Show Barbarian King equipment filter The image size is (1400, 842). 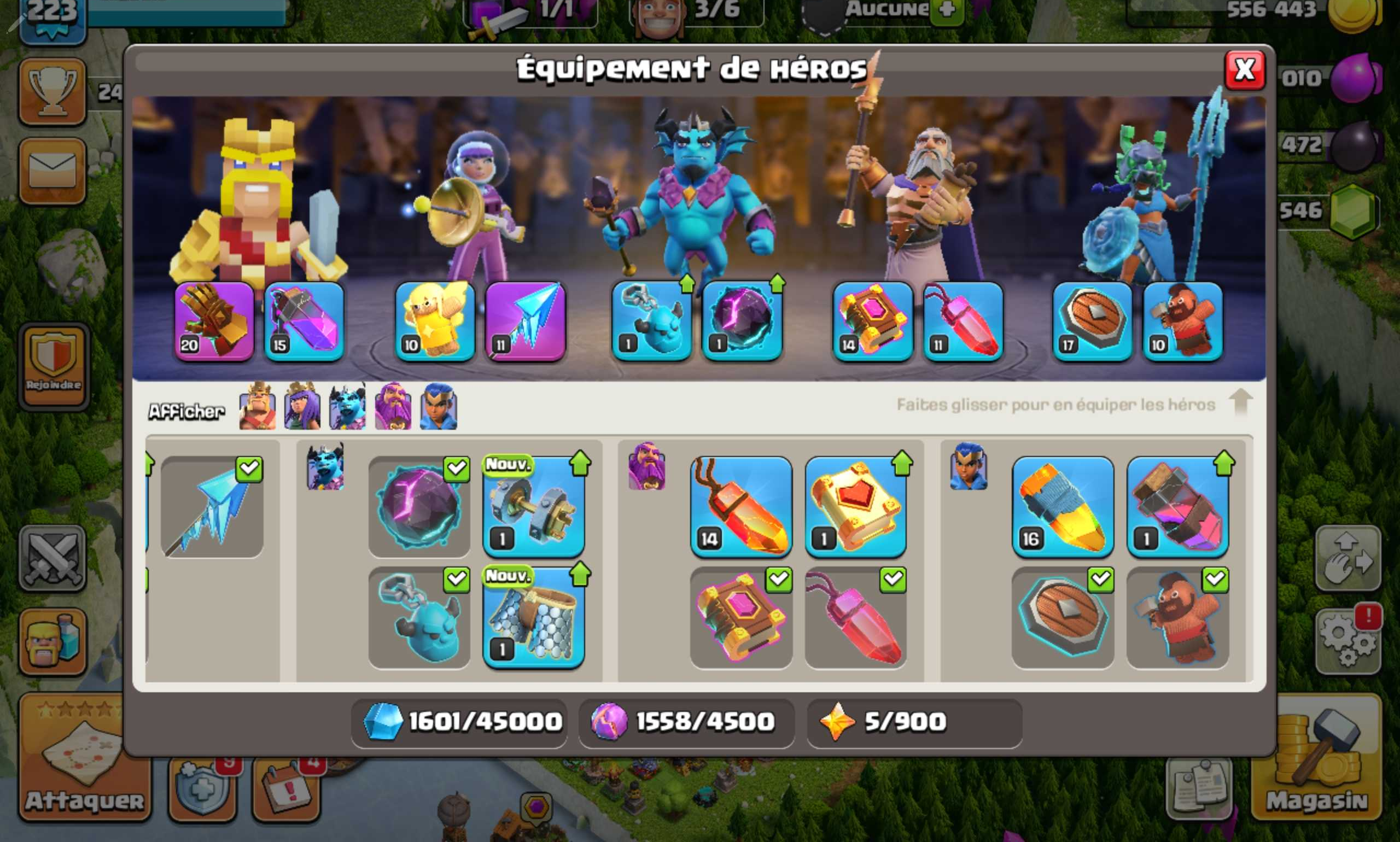258,407
